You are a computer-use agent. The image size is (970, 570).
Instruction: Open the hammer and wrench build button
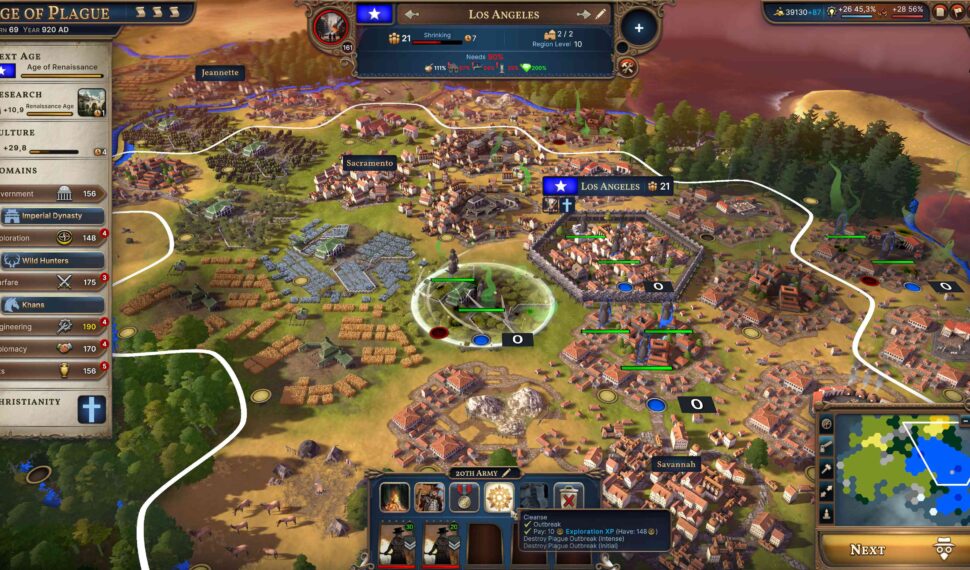[627, 67]
